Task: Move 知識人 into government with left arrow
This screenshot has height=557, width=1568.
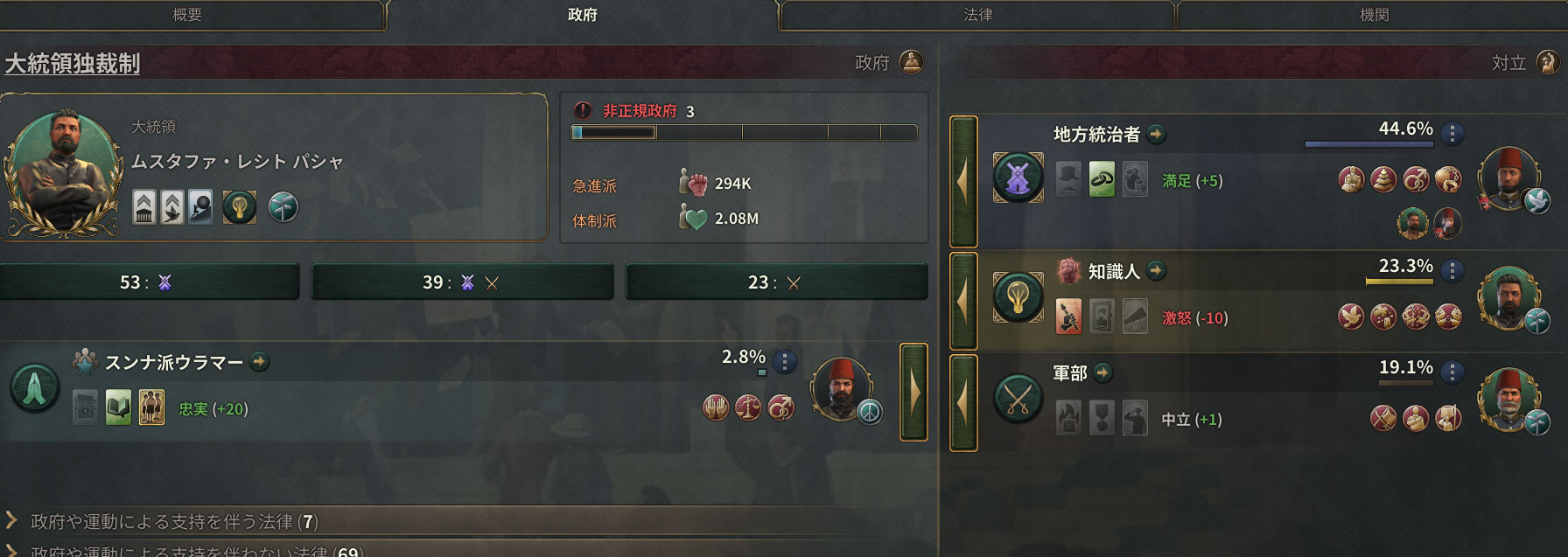Action: tap(963, 302)
